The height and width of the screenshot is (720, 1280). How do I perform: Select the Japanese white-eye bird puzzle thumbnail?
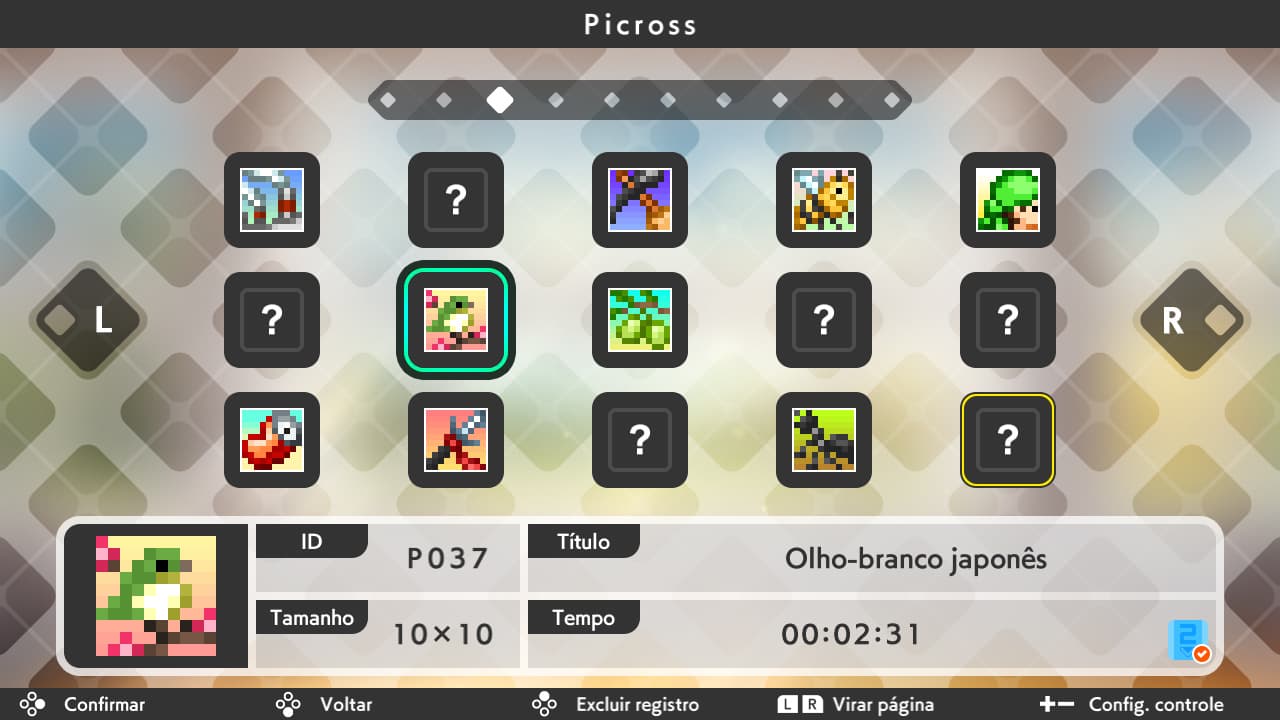pos(456,320)
